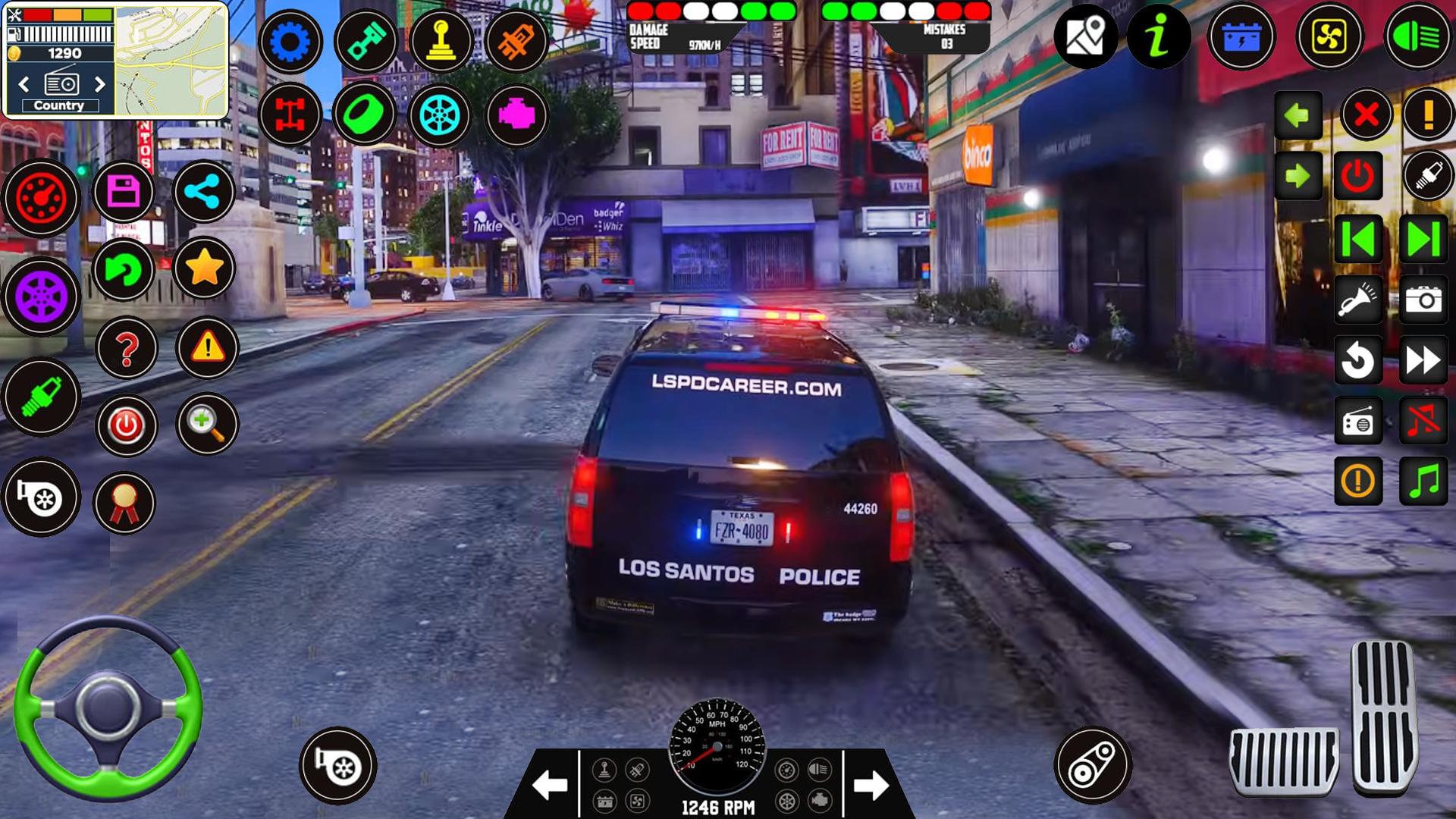Viewport: 1456px width, 819px height.
Task: Activate the left green turn arrow
Action: (x=1298, y=115)
